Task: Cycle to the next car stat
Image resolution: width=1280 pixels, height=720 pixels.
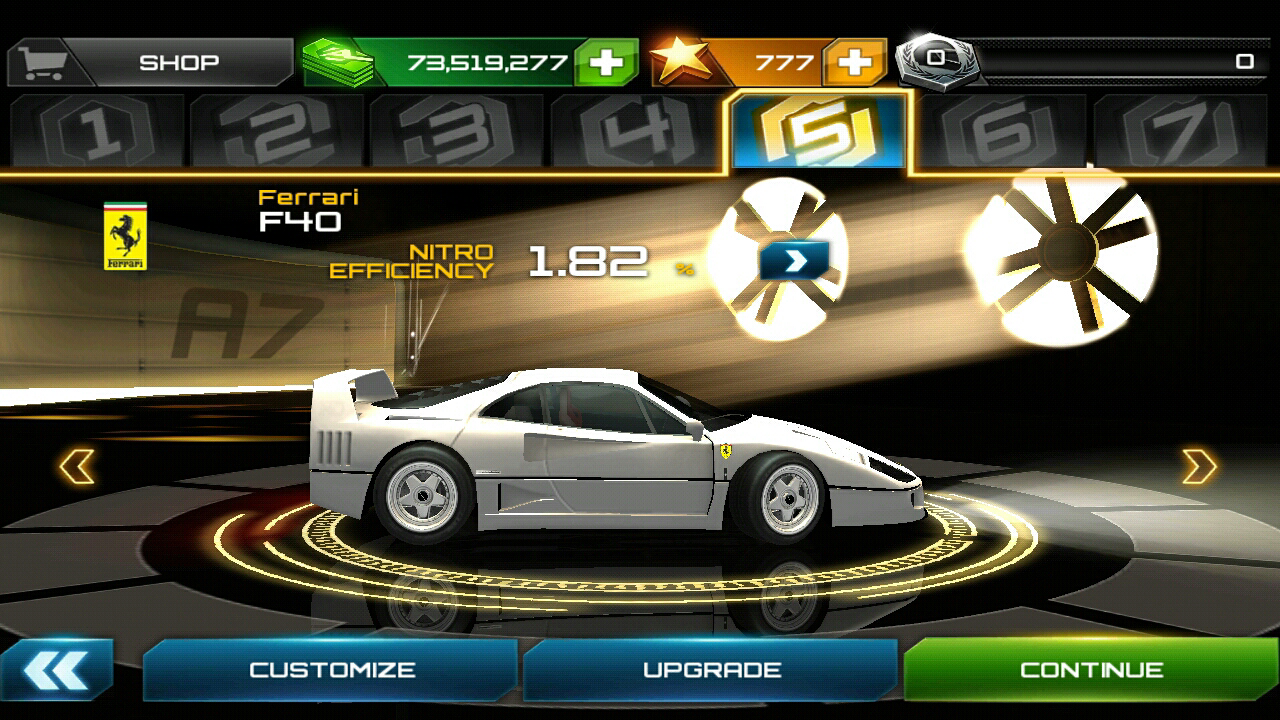Action: 794,260
